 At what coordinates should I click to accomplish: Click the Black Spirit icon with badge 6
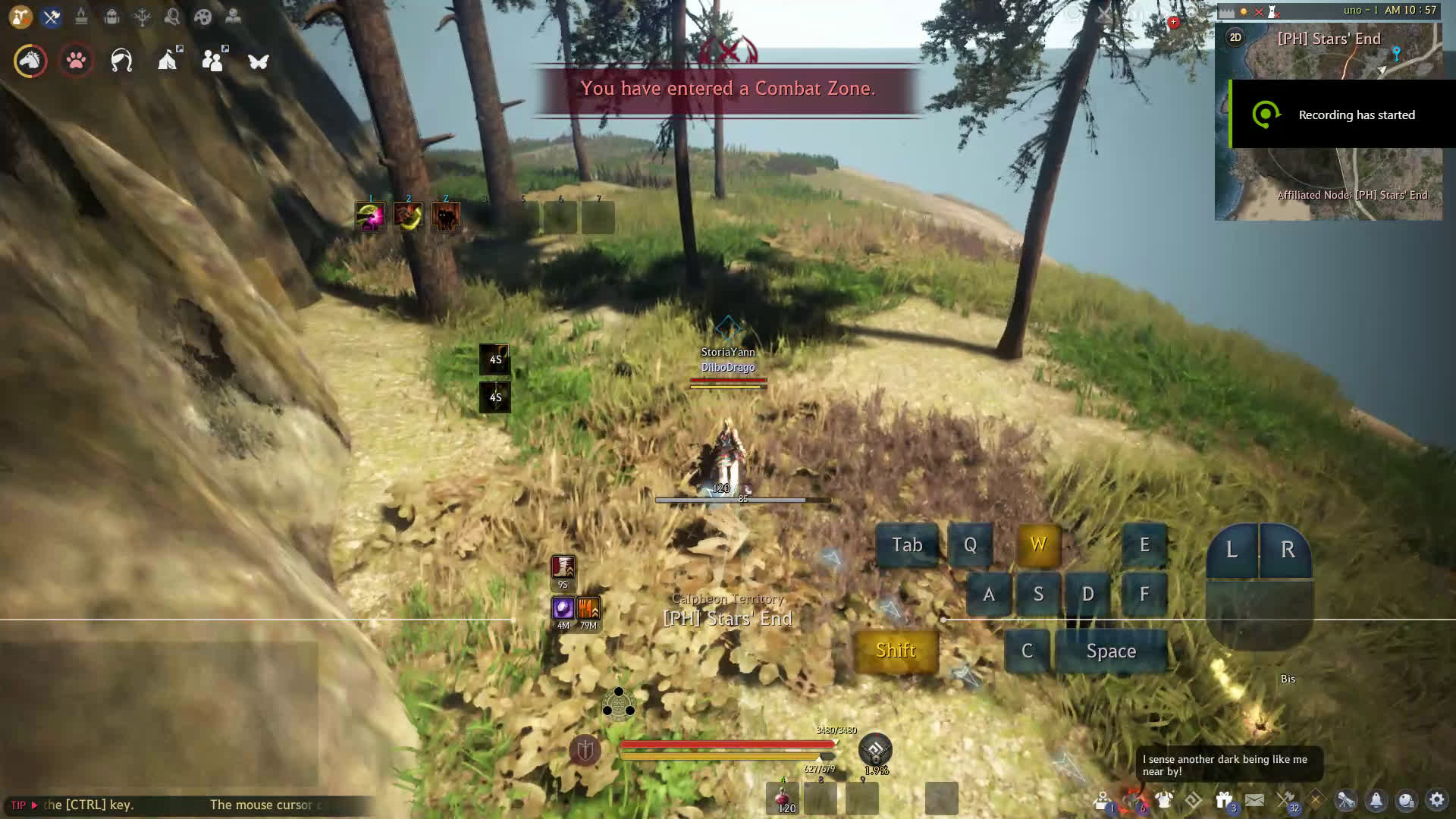(x=1134, y=799)
